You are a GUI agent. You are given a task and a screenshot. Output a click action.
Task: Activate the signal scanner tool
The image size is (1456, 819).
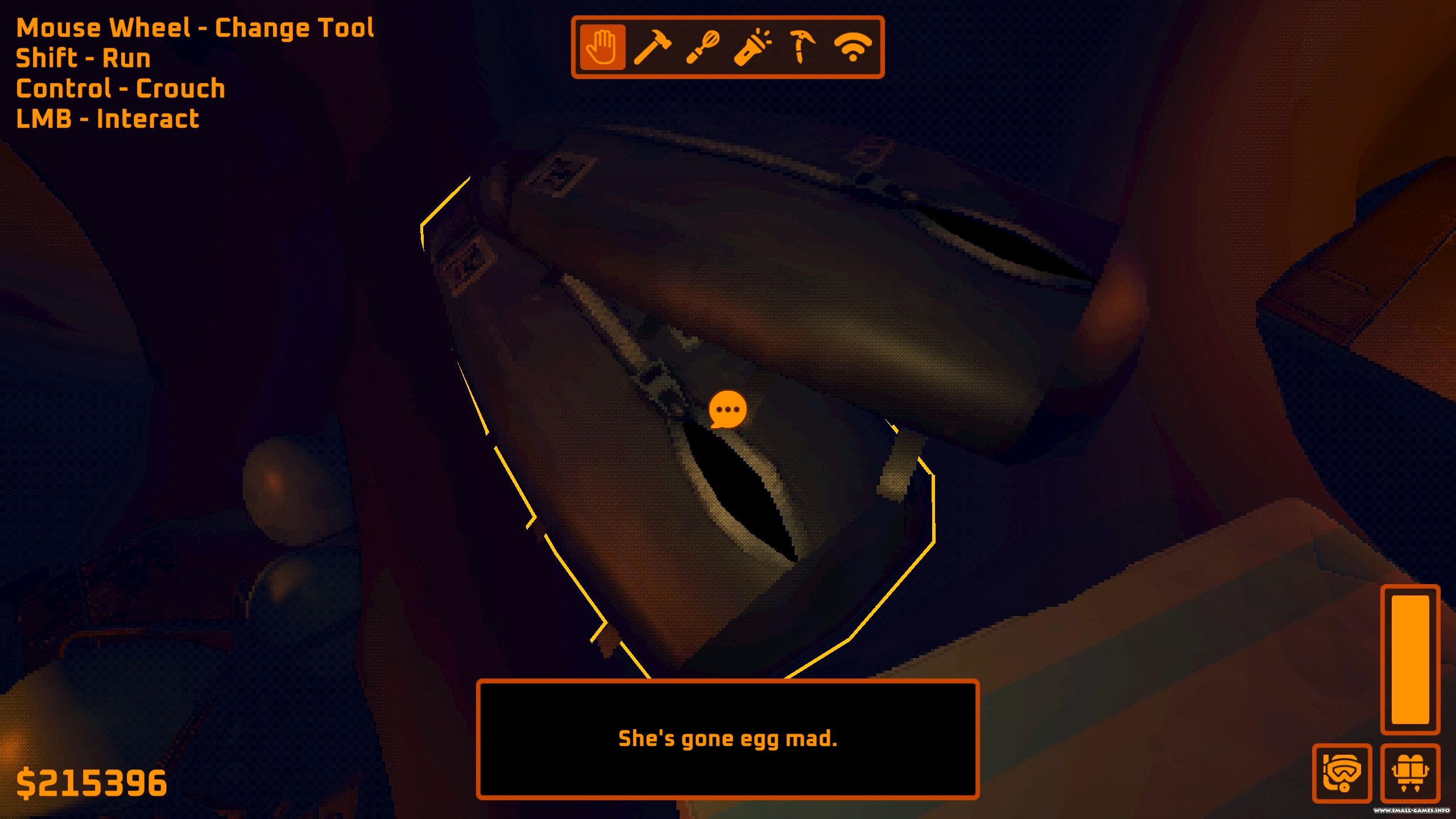coord(852,47)
